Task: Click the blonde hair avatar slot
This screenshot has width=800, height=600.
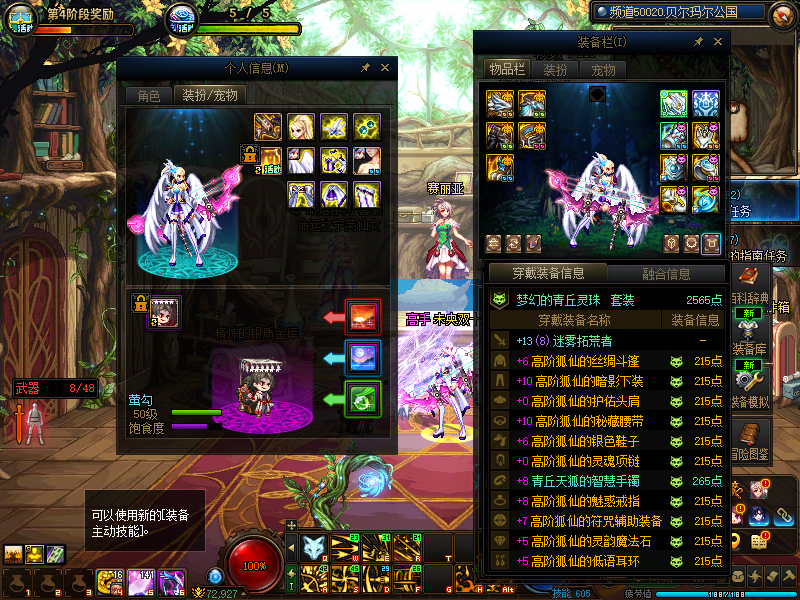Action: point(301,126)
